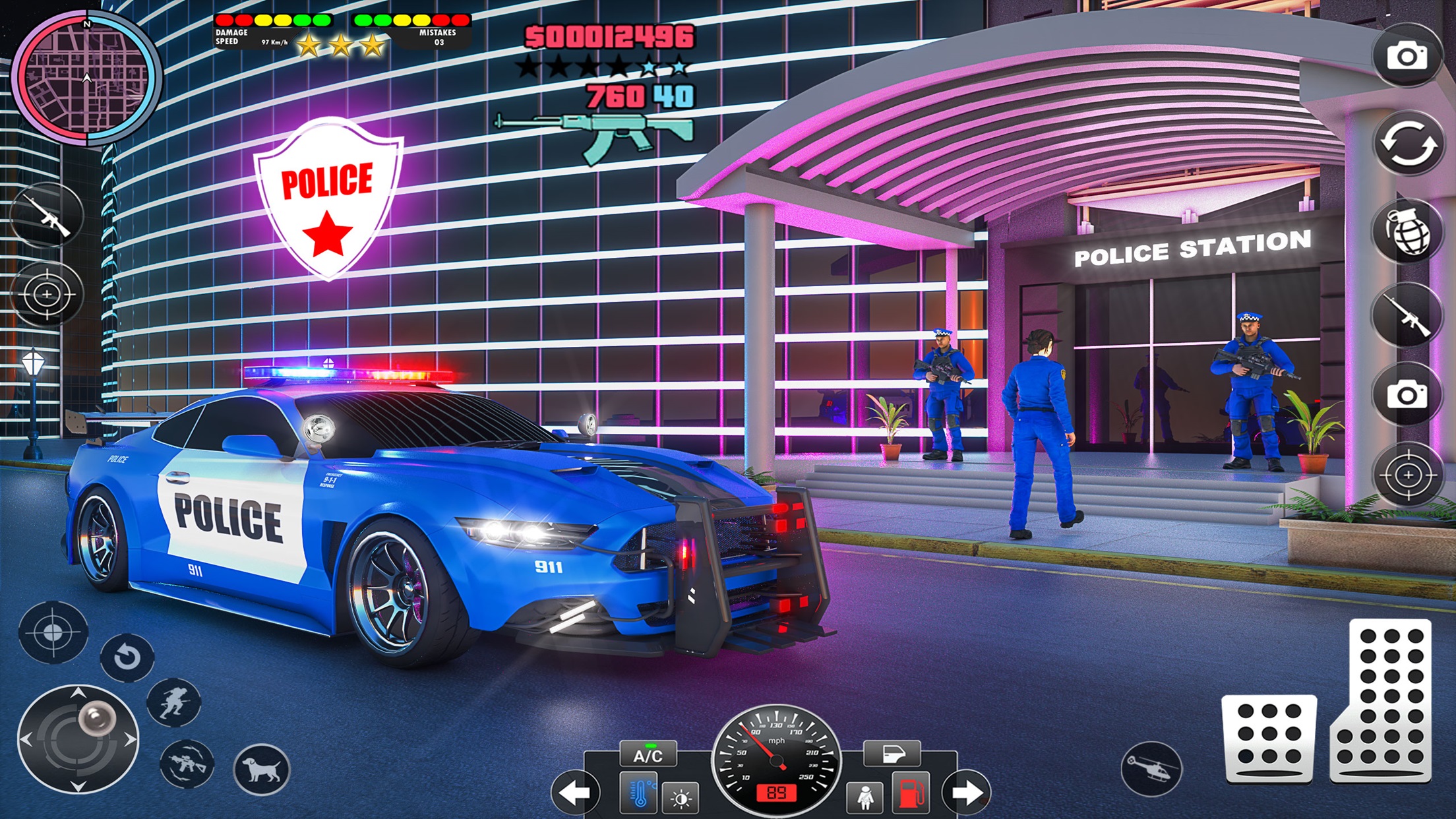Fasten the seatbelt icon button
Screen dimensions: 1456x819
[865, 797]
